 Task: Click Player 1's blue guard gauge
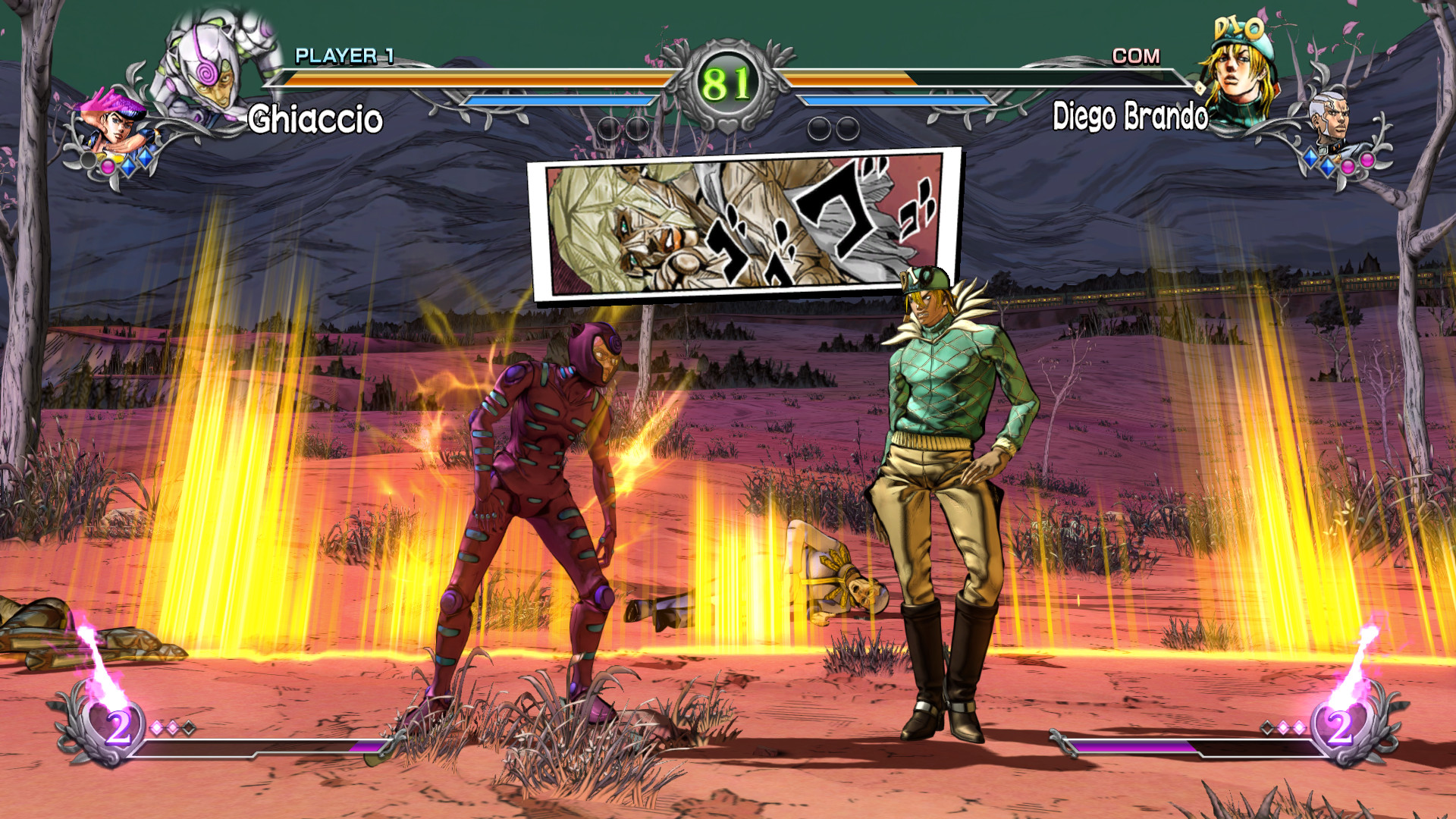(x=561, y=101)
